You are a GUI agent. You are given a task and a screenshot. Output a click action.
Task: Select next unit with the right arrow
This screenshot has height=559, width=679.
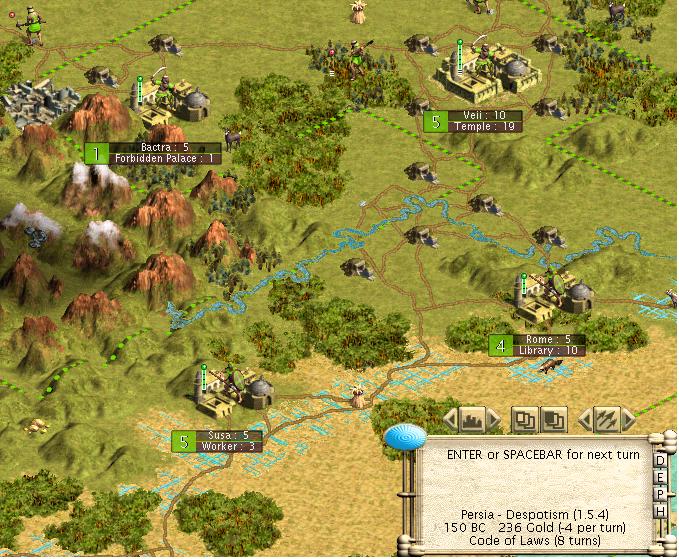click(x=627, y=418)
